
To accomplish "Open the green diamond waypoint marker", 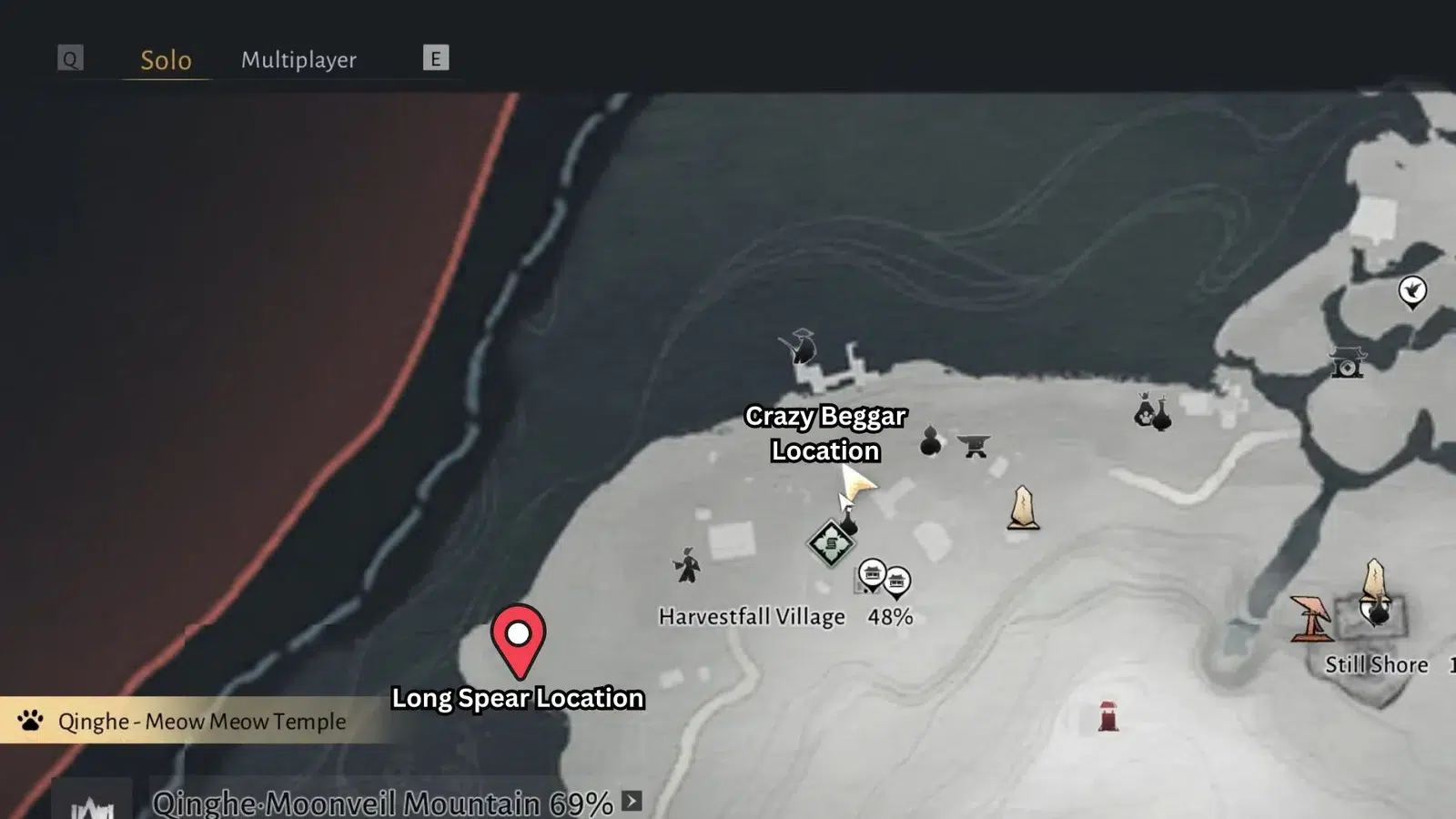I will pyautogui.click(x=831, y=544).
